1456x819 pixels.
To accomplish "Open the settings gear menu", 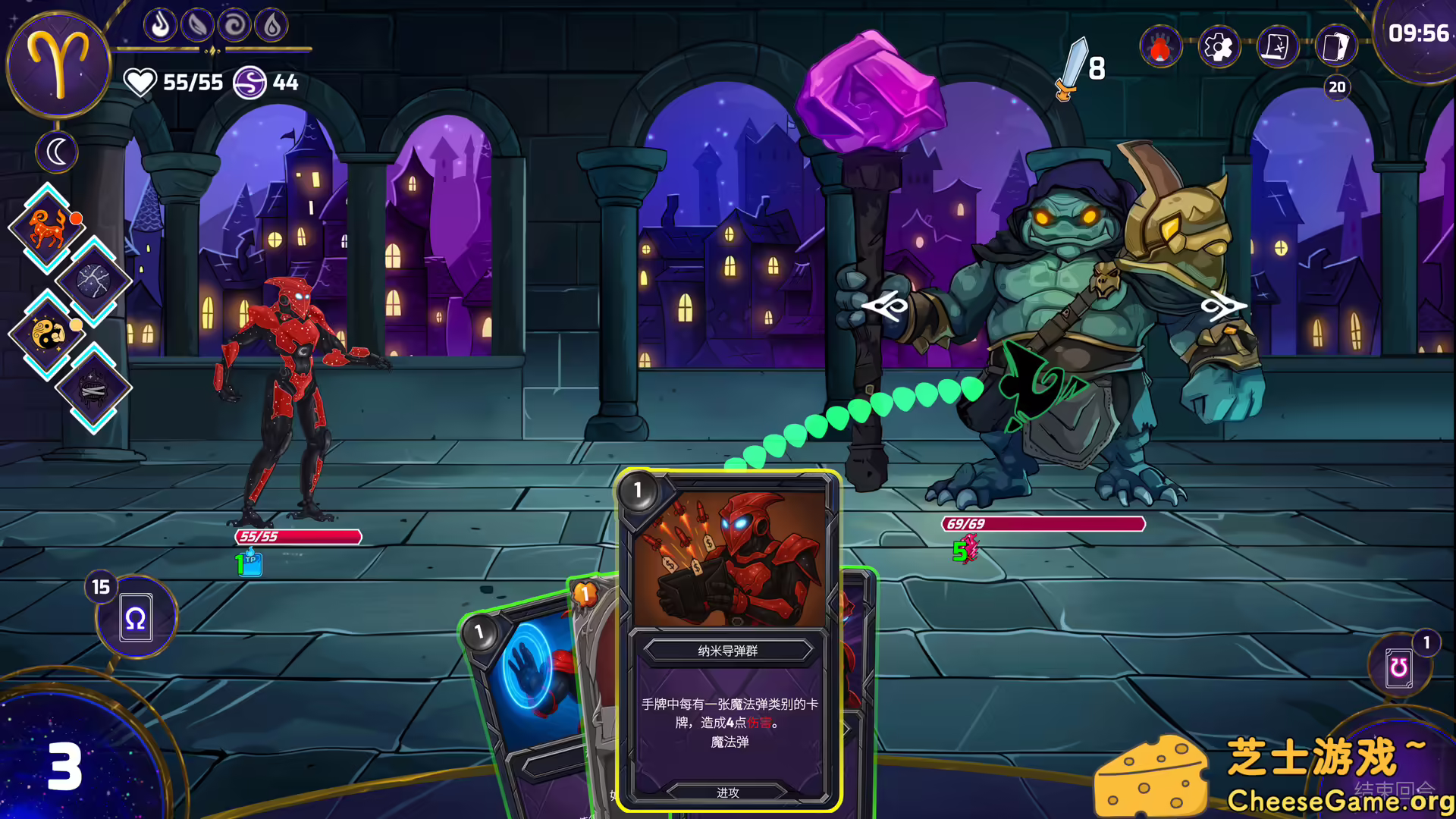I will click(1219, 48).
